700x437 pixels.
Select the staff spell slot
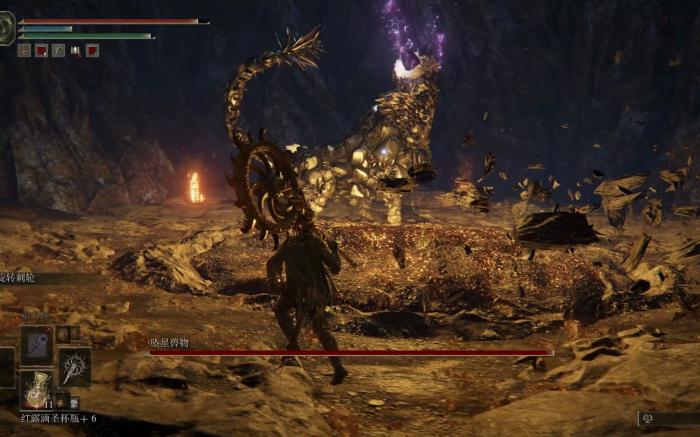[x=37, y=345]
